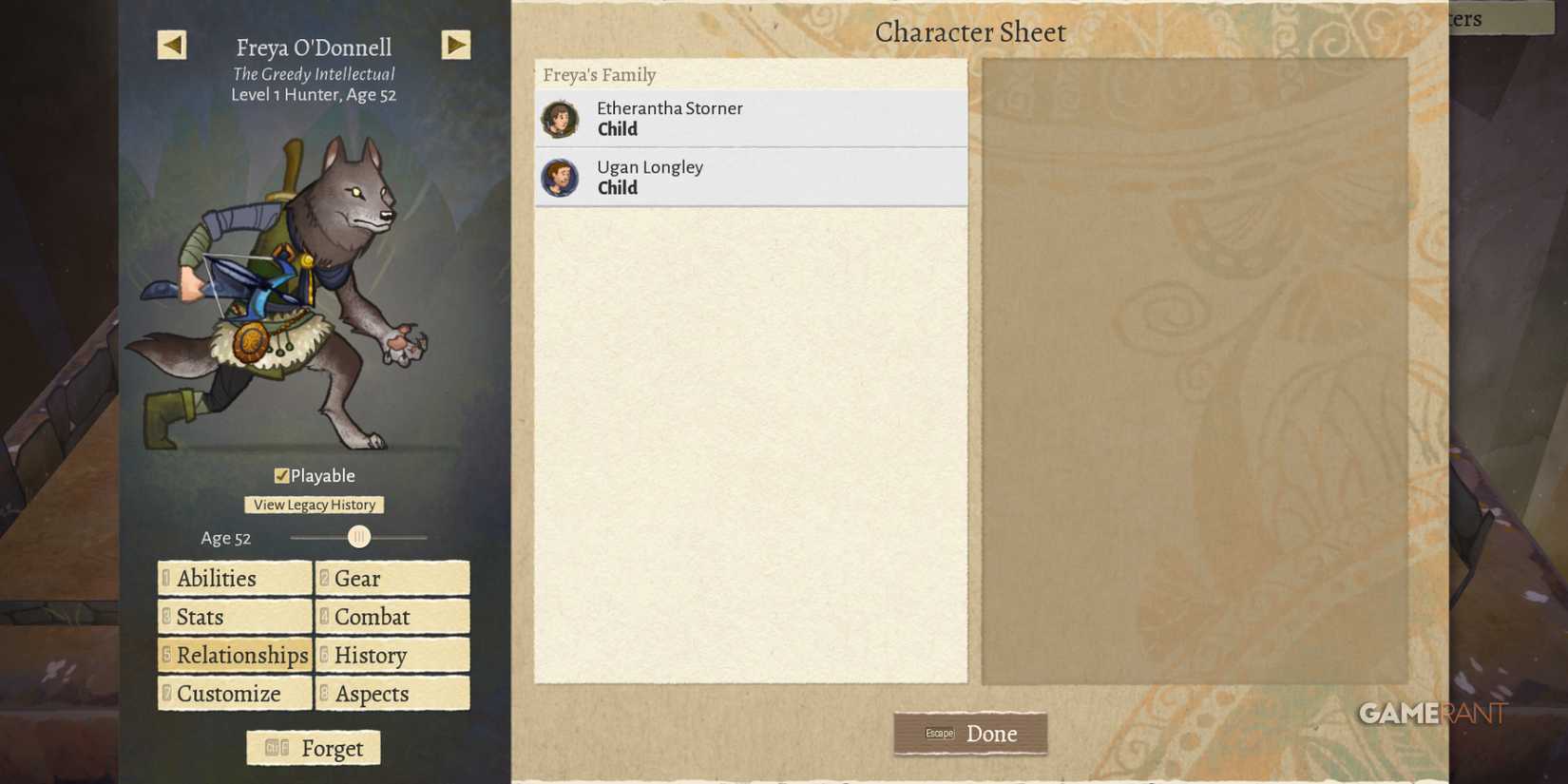
Task: Click the Escape key icon on the Done button
Action: coord(940,733)
